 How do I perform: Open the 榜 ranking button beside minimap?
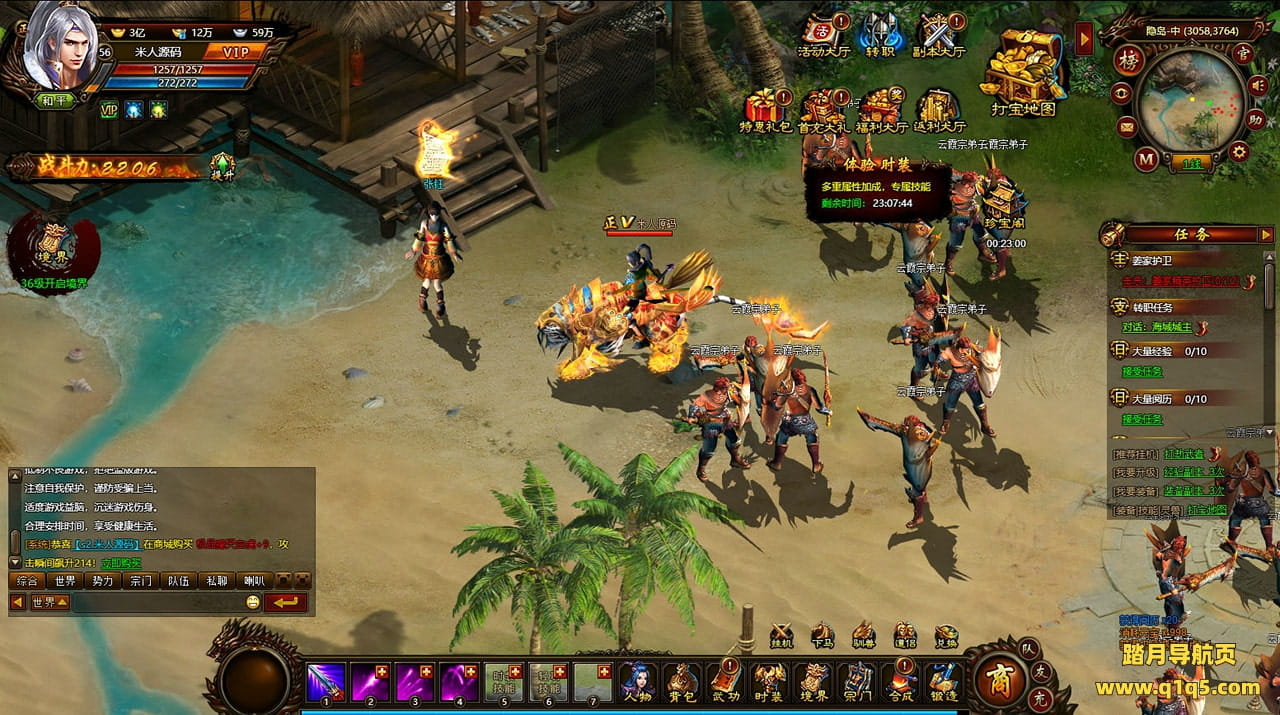(x=1128, y=59)
